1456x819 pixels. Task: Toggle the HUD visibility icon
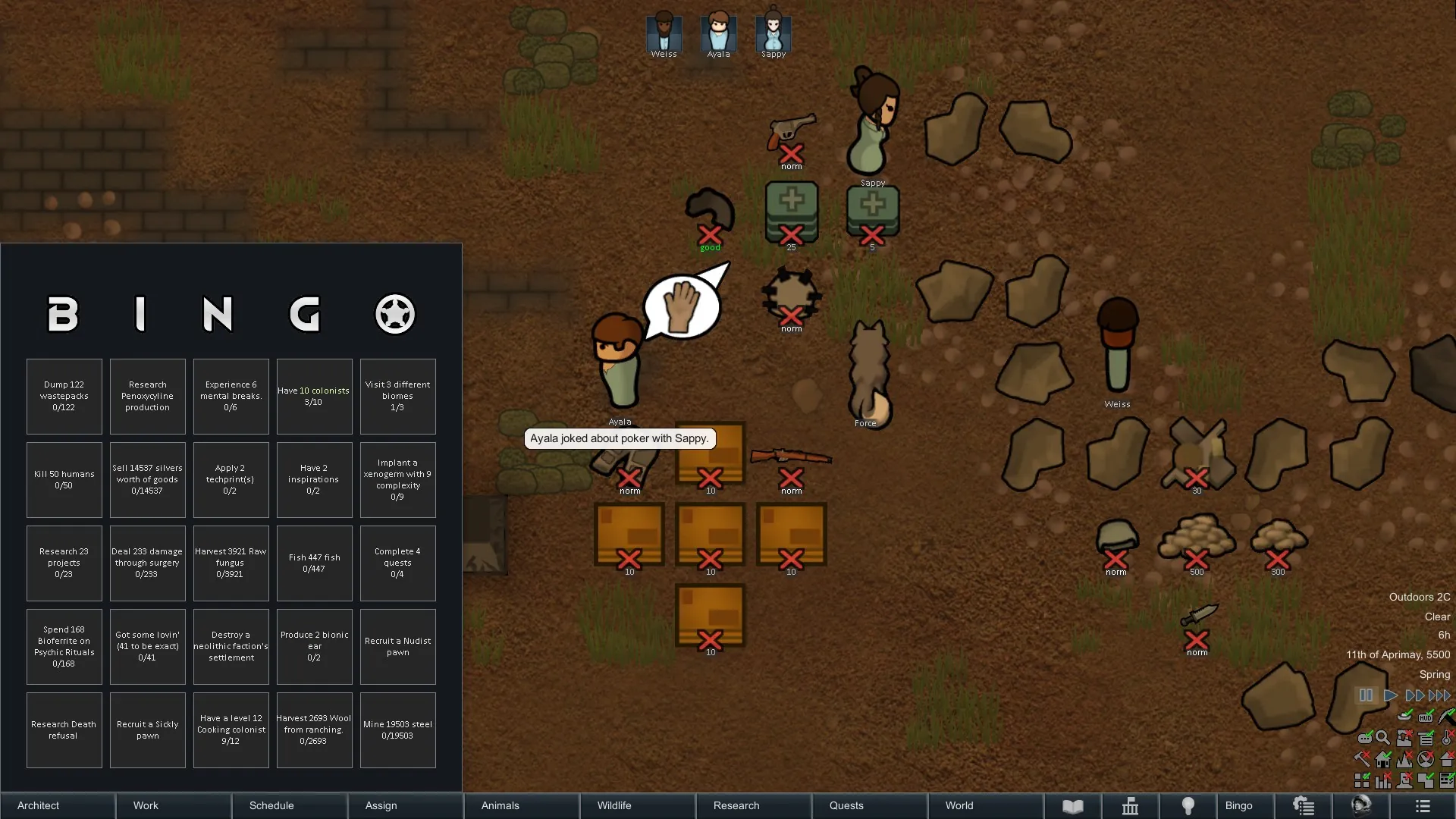coord(1426,717)
